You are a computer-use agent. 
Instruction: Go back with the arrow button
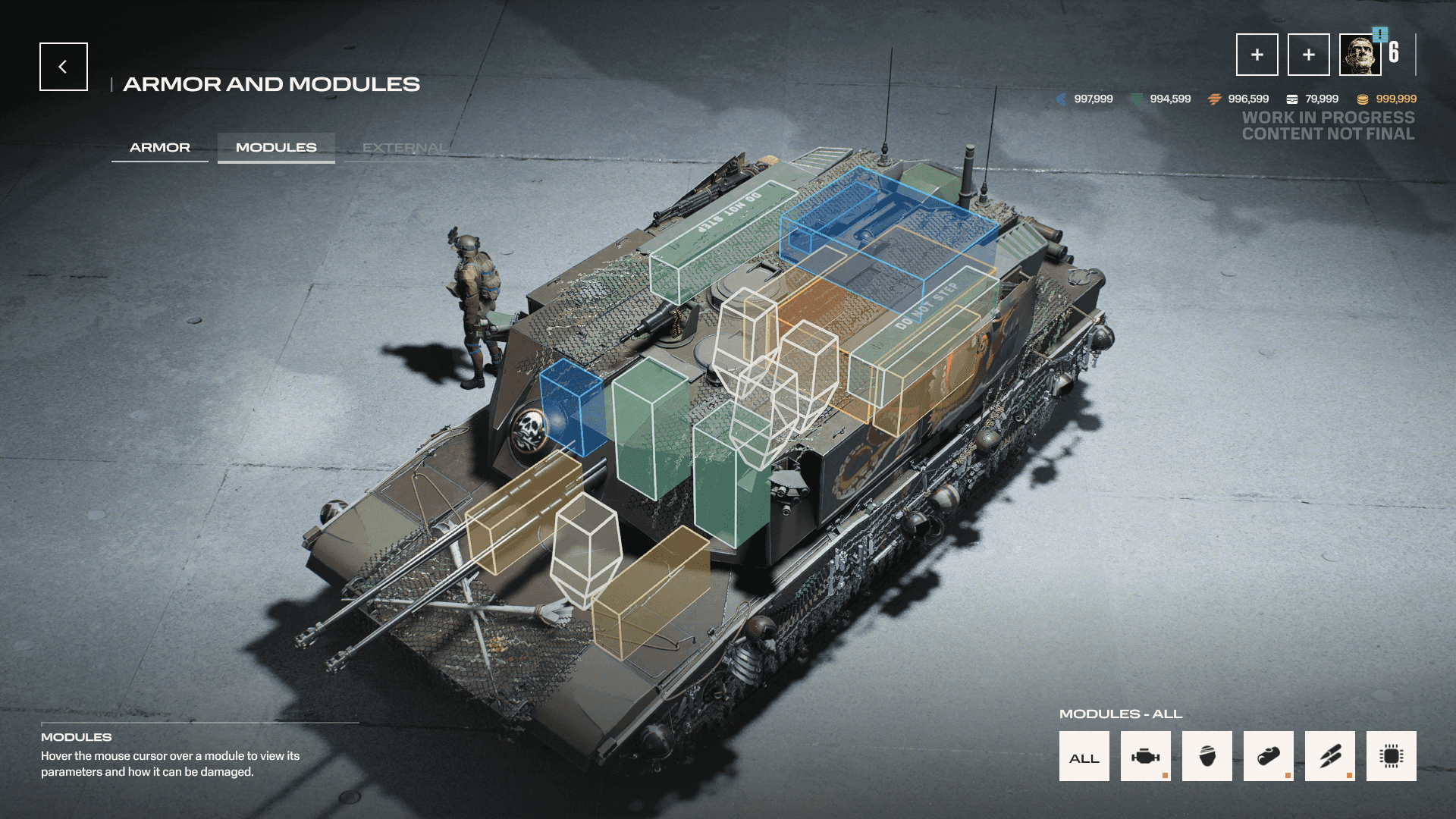(x=64, y=67)
